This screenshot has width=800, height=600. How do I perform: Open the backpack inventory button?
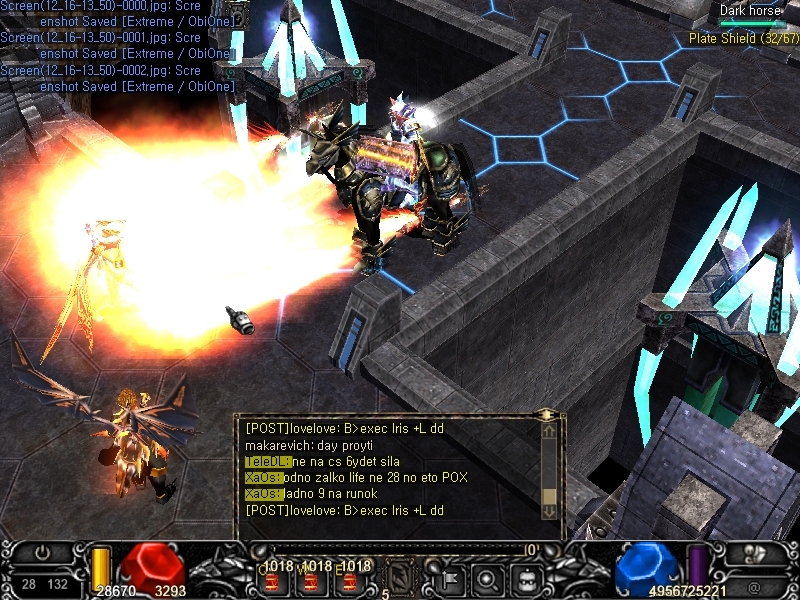coord(527,576)
